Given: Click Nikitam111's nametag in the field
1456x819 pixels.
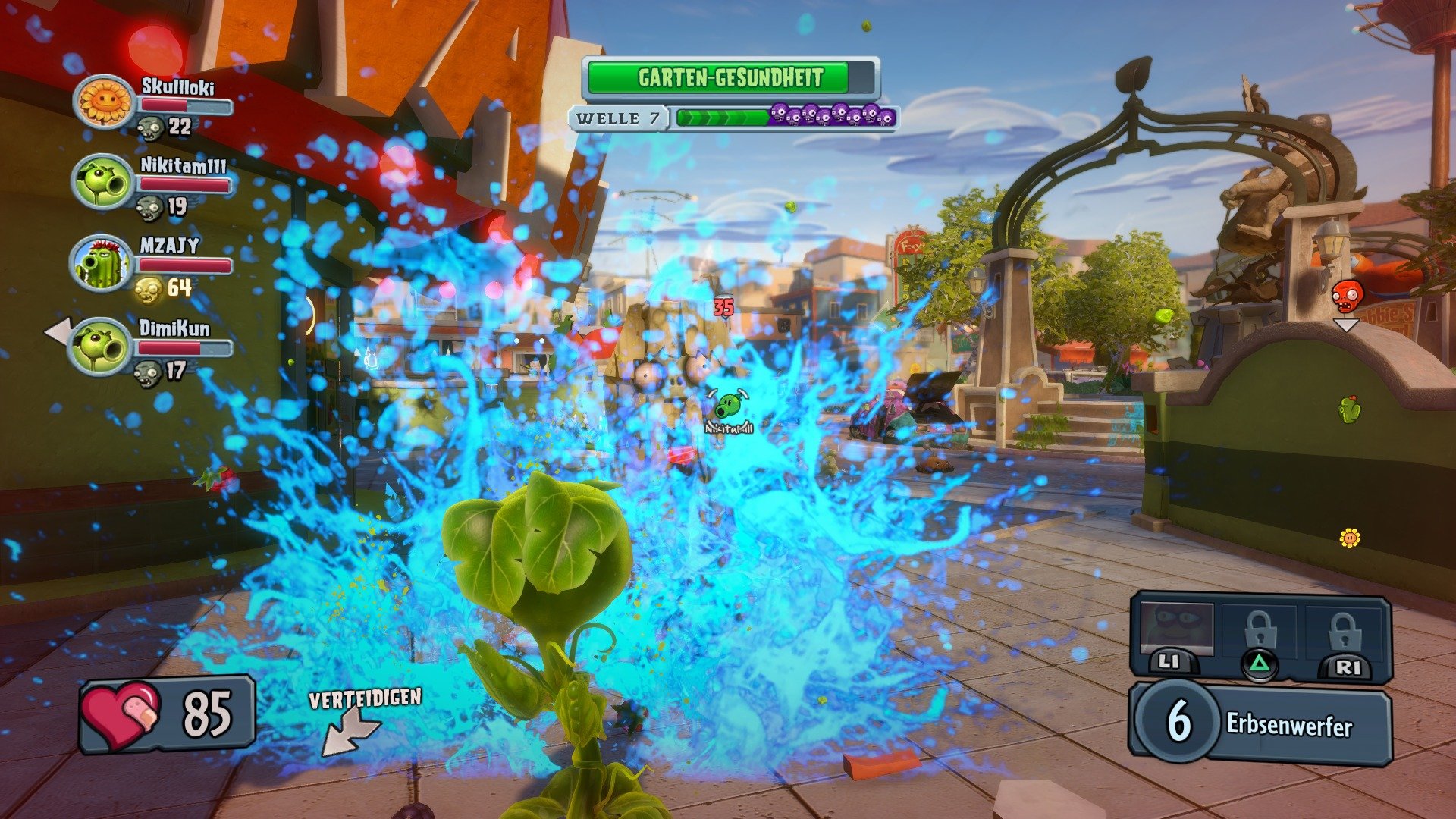Looking at the screenshot, I should point(727,427).
